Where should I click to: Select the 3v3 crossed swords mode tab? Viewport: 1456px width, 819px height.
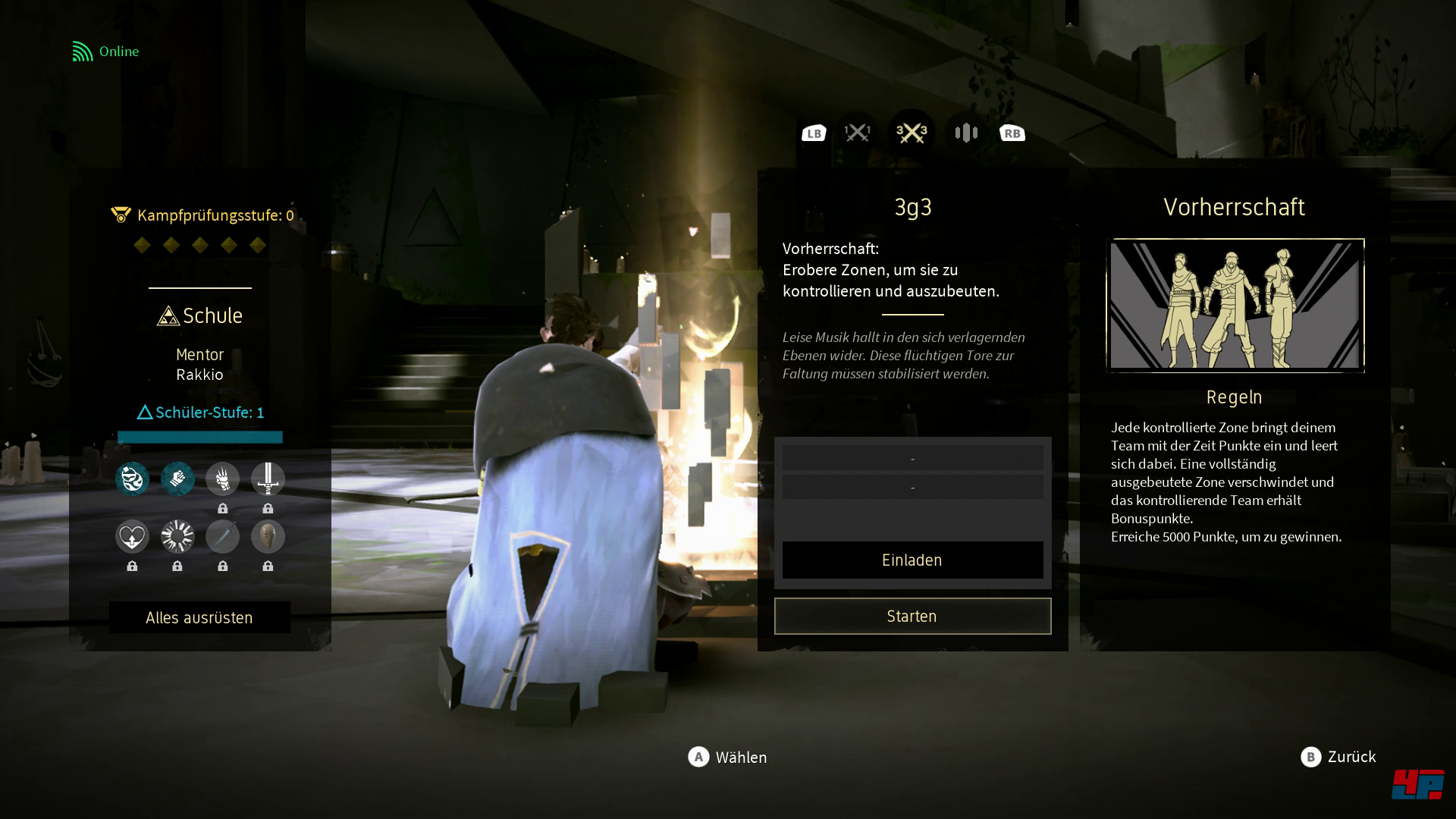pyautogui.click(x=912, y=133)
